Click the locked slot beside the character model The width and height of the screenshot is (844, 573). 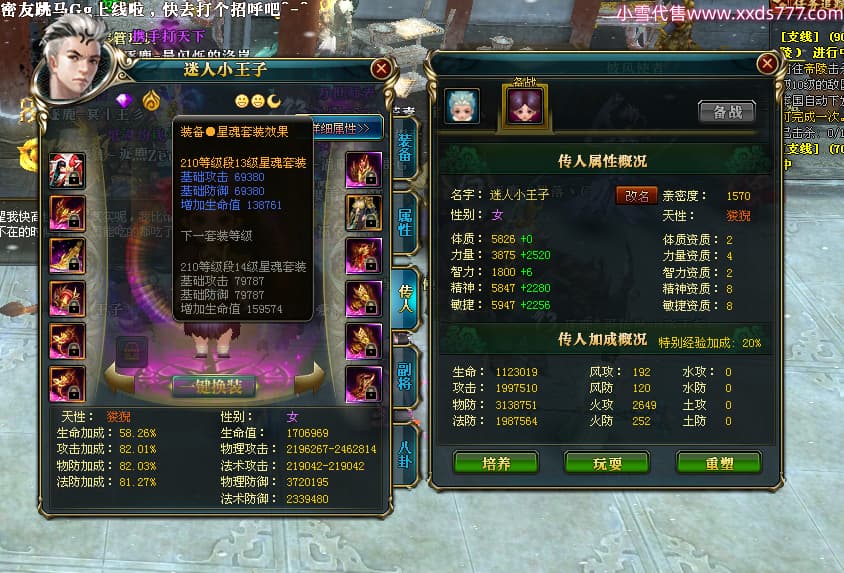point(131,350)
